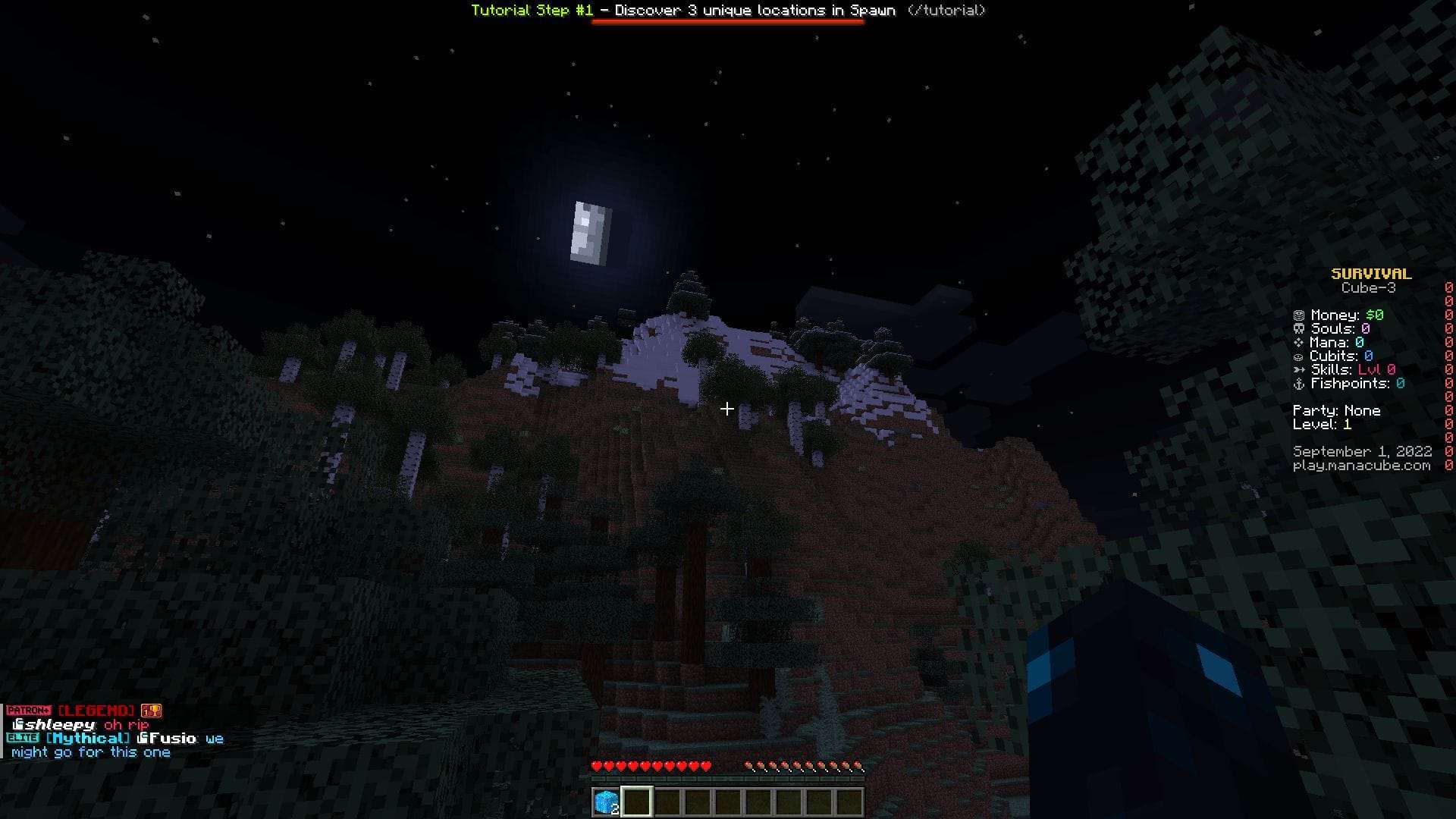Select the SURVIVAL sidebar header

coord(1370,274)
